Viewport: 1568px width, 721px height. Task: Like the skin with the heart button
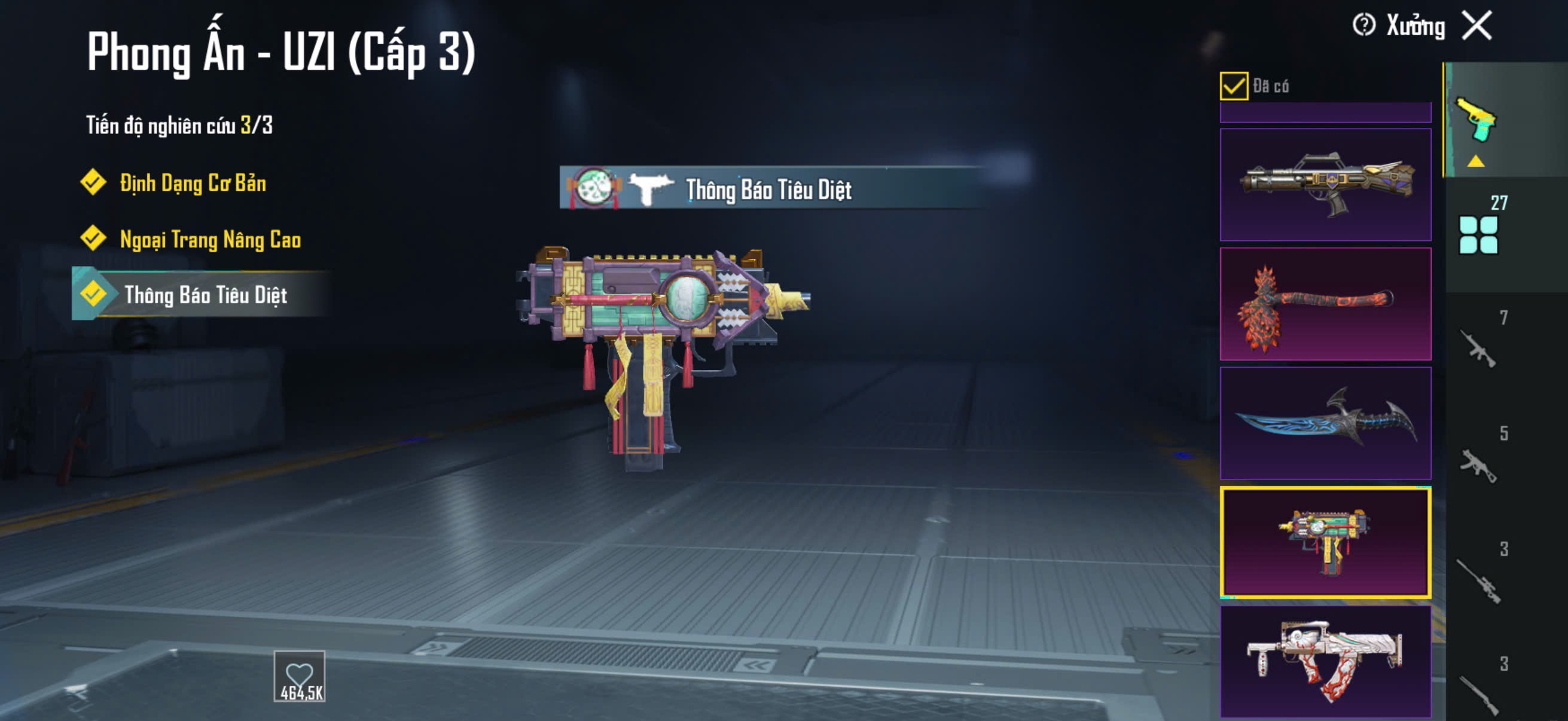pos(299,677)
